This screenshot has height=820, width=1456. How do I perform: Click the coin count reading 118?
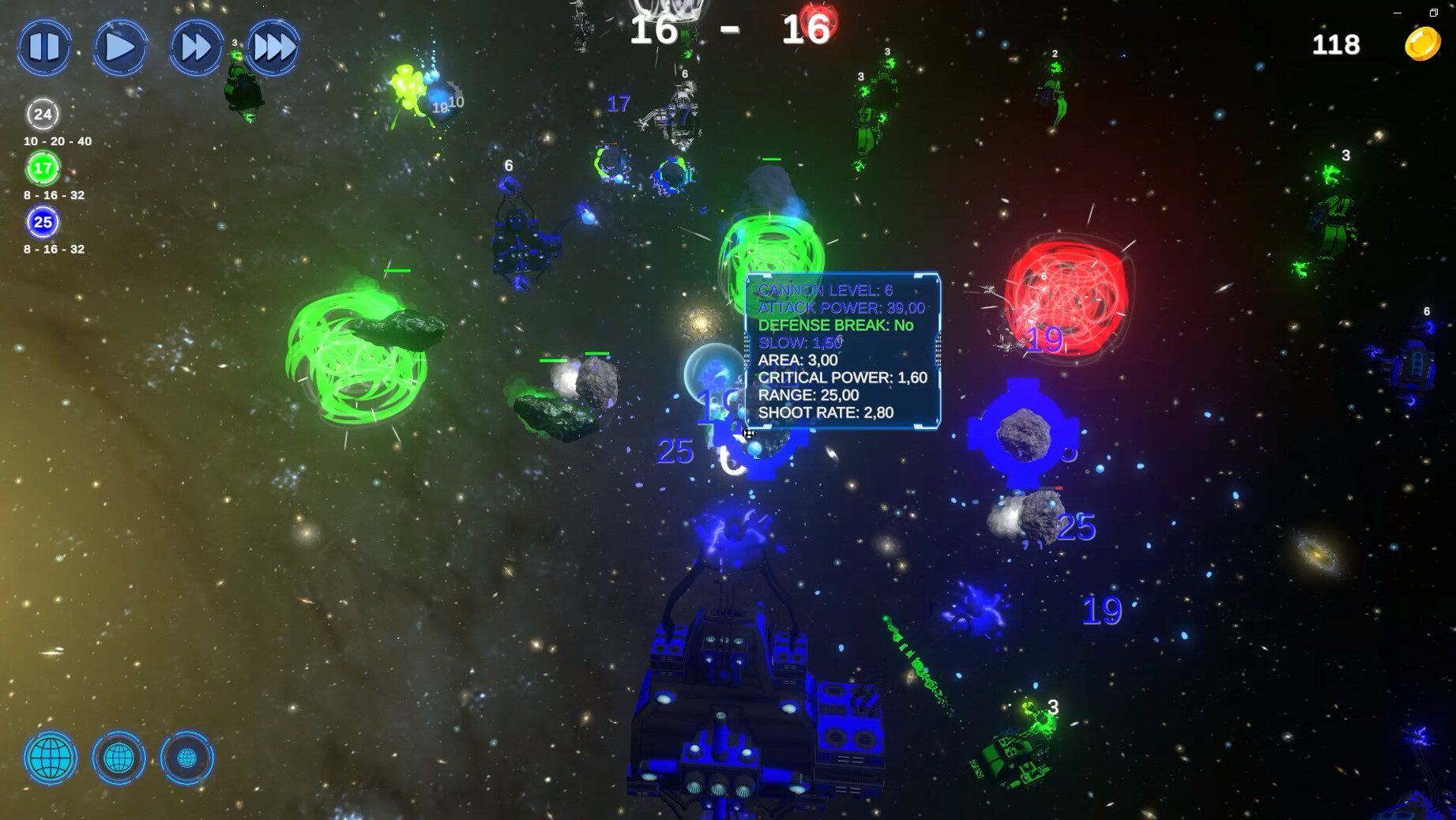point(1335,44)
